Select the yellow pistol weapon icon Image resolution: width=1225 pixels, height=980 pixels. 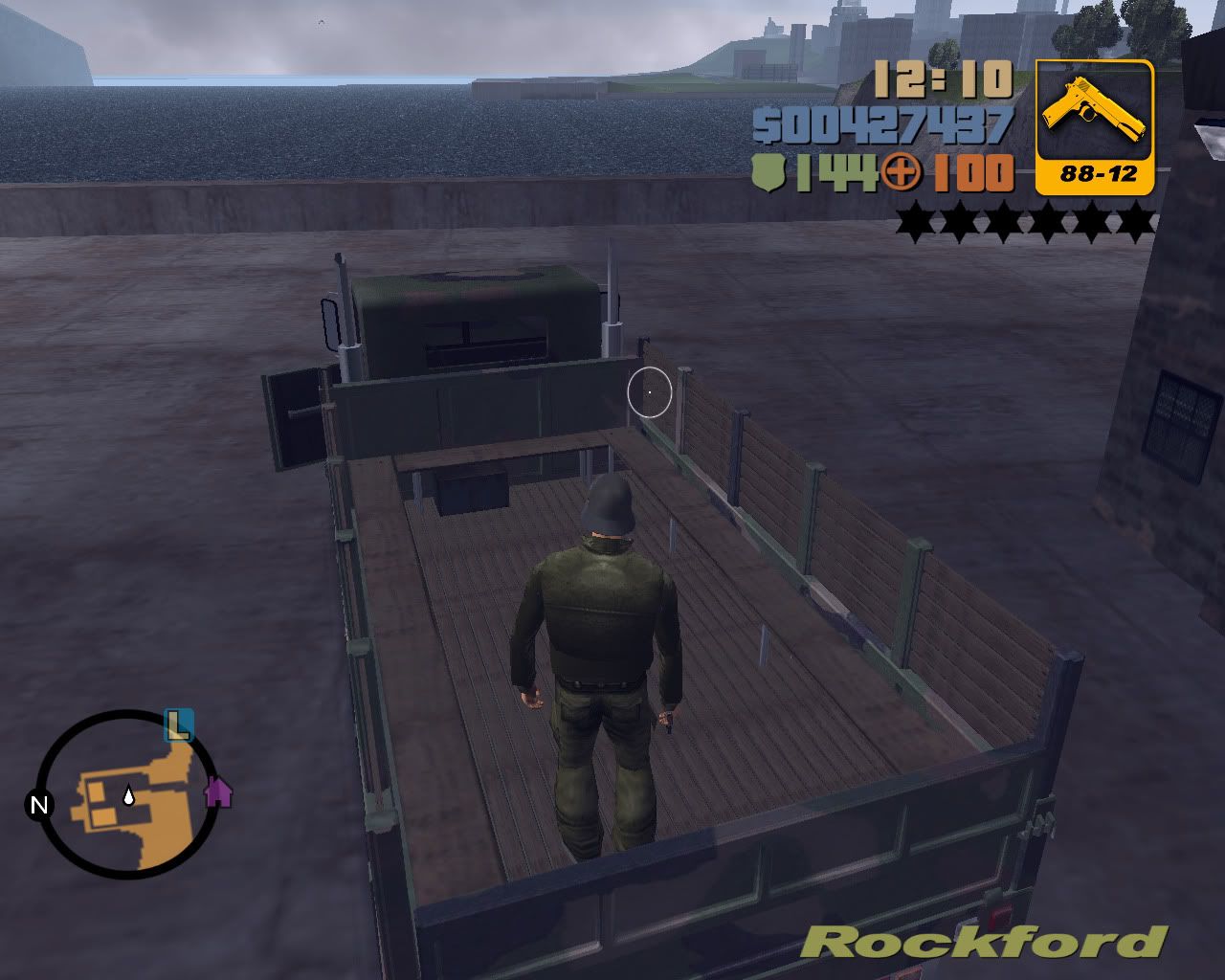coord(1094,115)
